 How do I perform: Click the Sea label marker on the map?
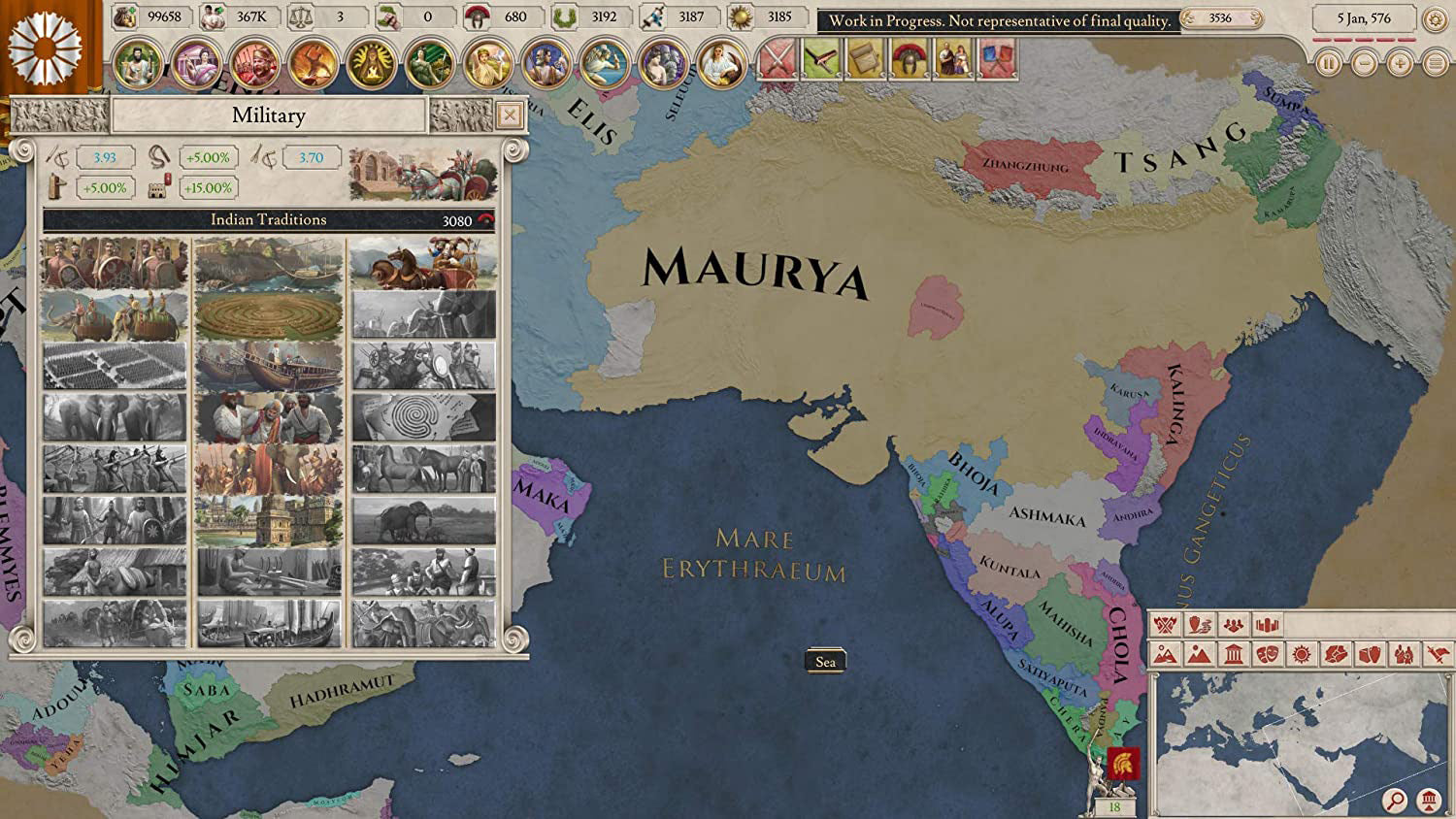827,661
